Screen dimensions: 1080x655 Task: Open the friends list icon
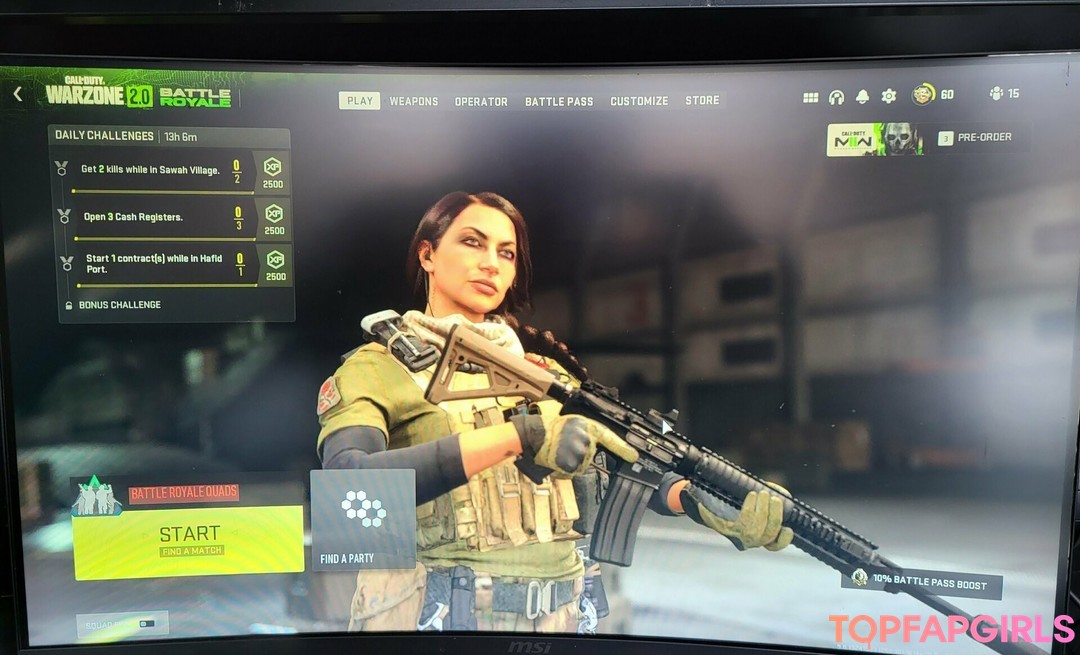(996, 94)
